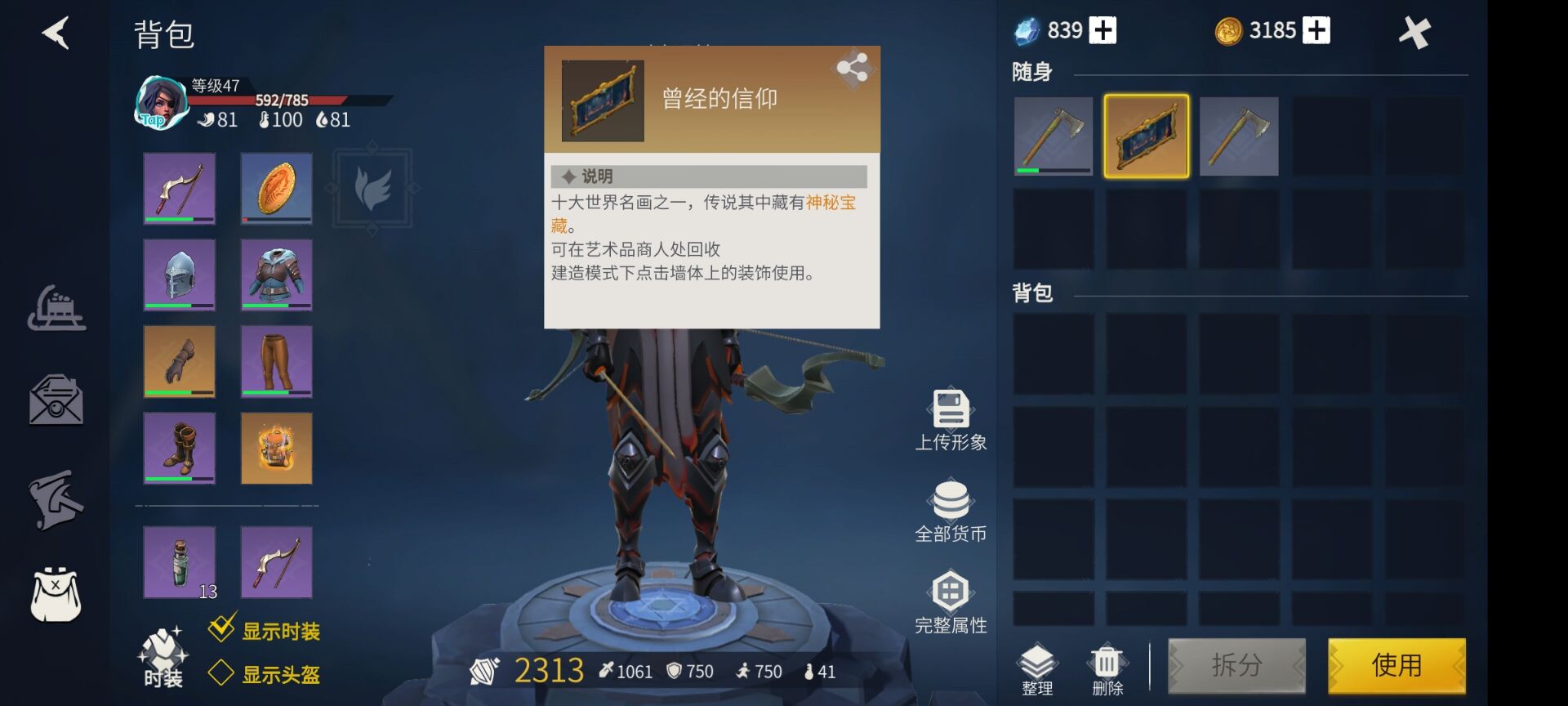Add more blue diamonds with plus
Image resolution: width=1568 pixels, height=706 pixels.
1102,30
